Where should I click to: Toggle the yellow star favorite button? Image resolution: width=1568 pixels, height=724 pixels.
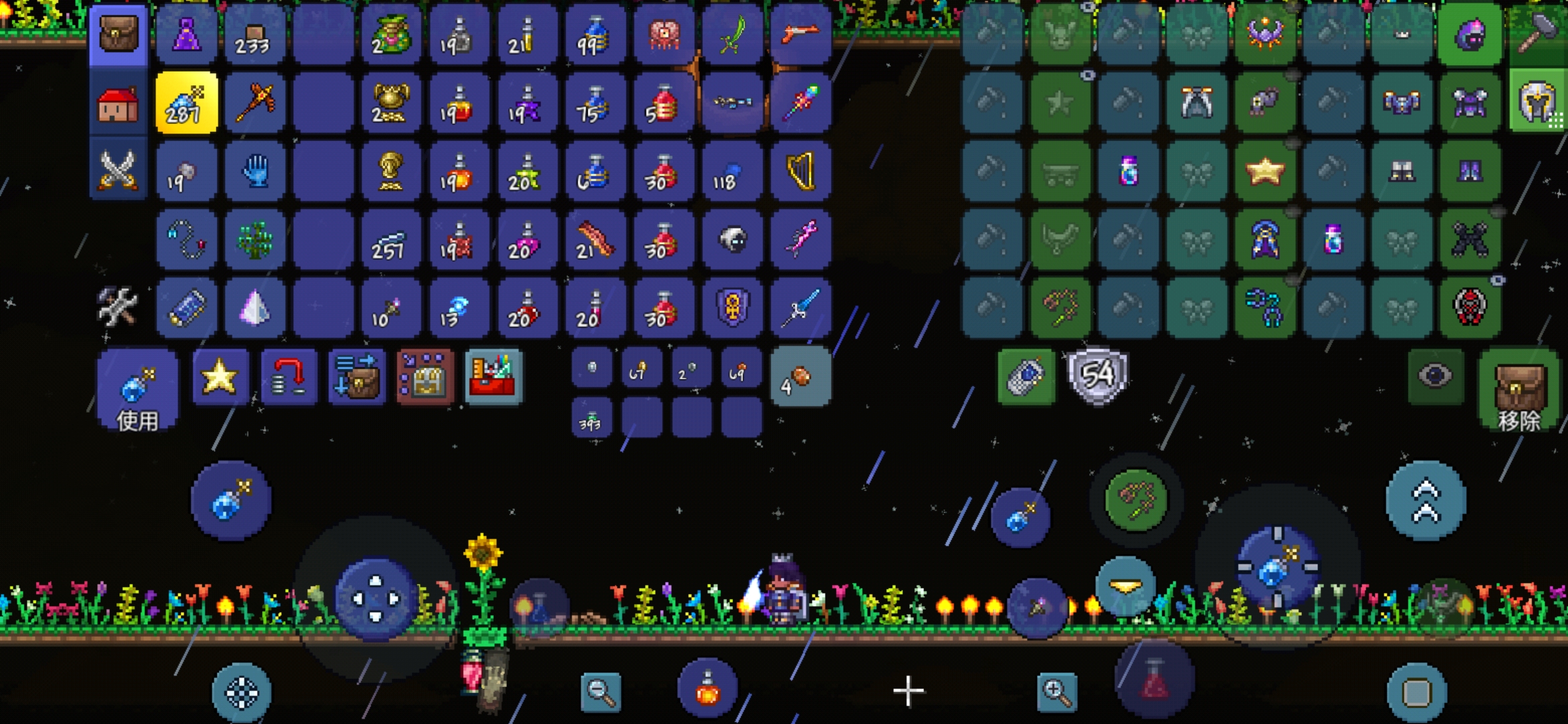(220, 377)
